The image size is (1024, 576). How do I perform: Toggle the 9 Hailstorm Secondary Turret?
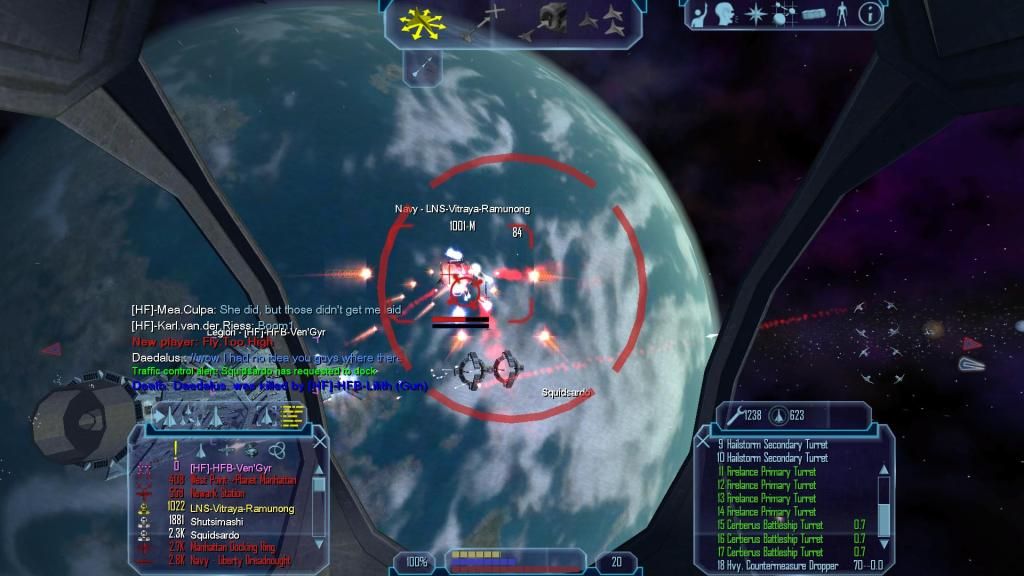click(772, 445)
